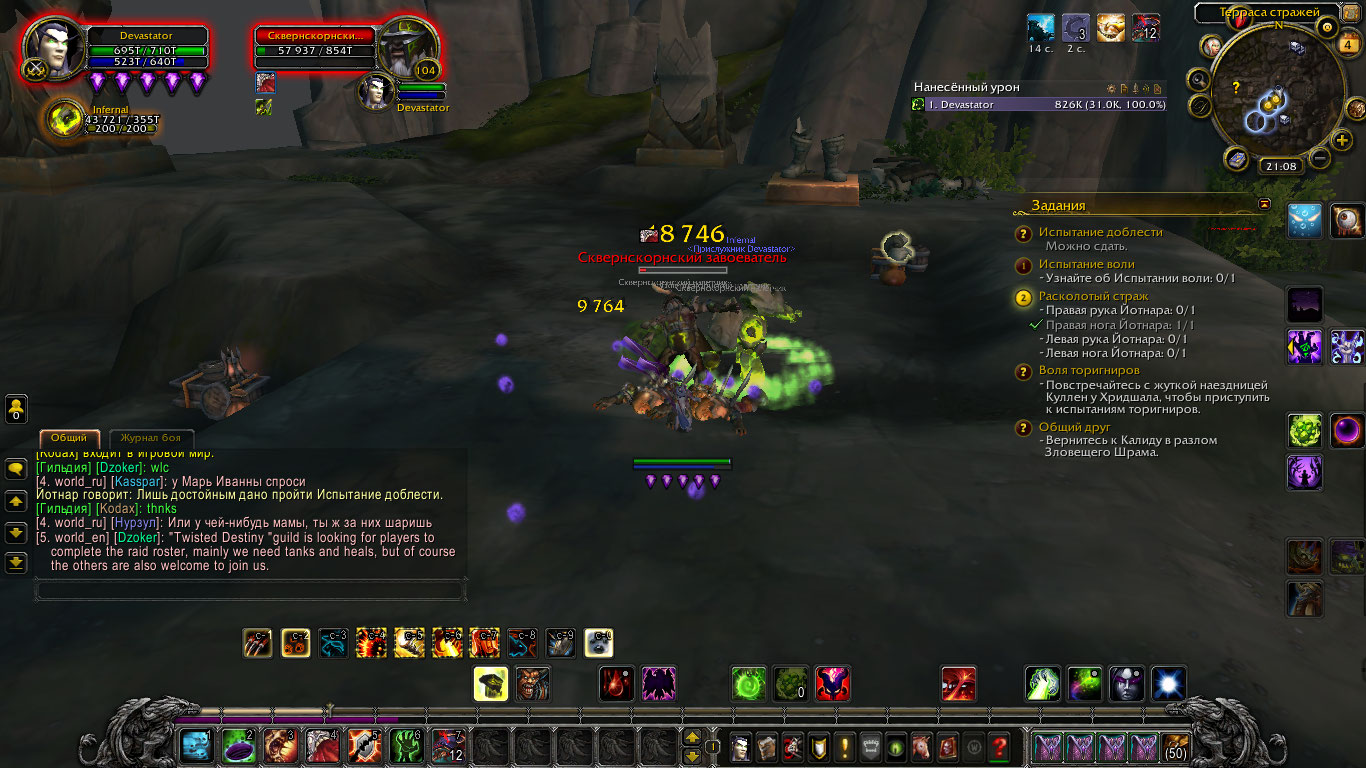Click the 21:08 clock display
This screenshot has width=1366, height=768.
[x=1279, y=167]
